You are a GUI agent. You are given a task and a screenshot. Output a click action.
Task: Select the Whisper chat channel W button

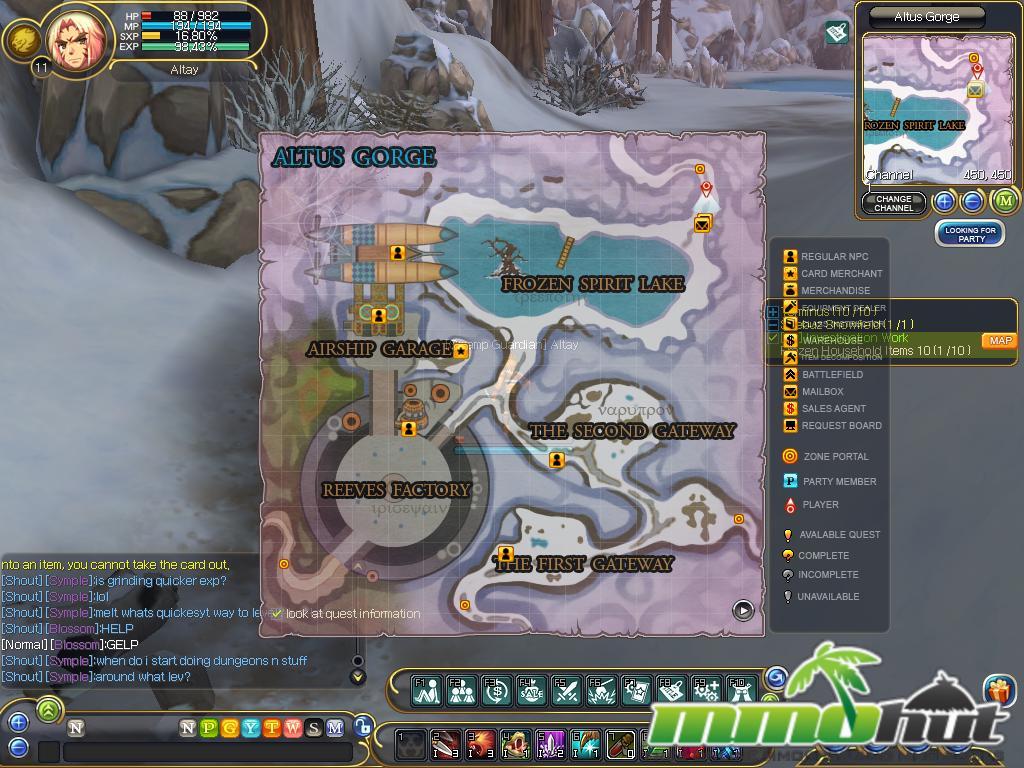pyautogui.click(x=293, y=728)
